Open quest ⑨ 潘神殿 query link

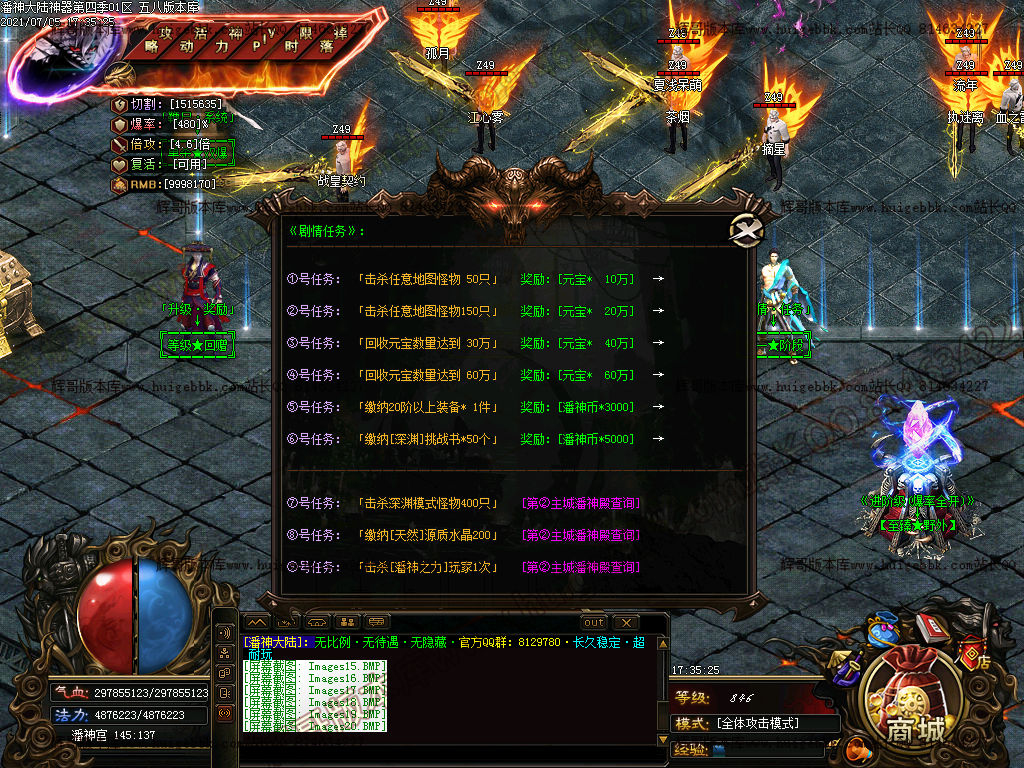[x=581, y=567]
